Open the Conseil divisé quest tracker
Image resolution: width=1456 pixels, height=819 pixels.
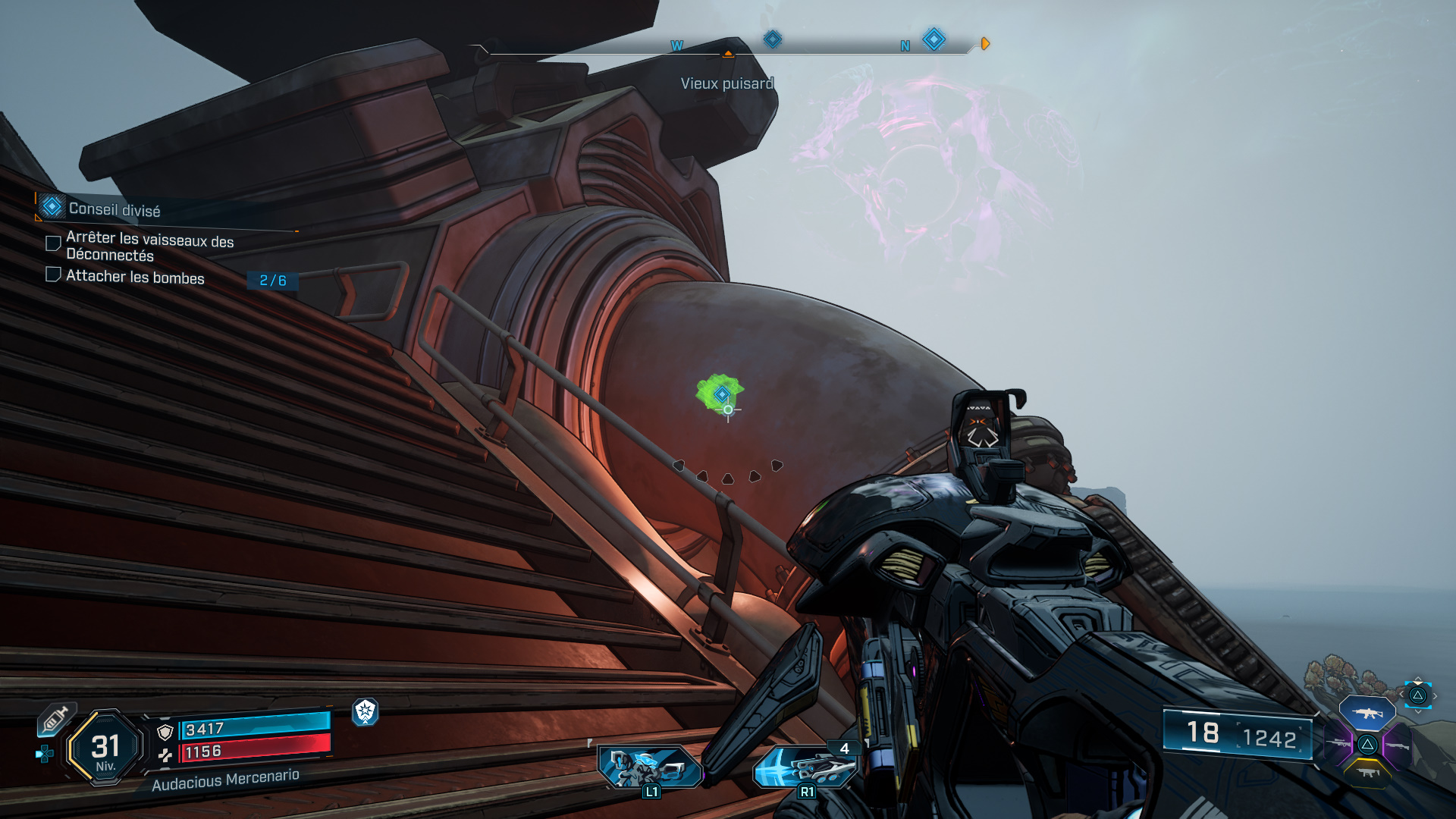click(x=114, y=209)
